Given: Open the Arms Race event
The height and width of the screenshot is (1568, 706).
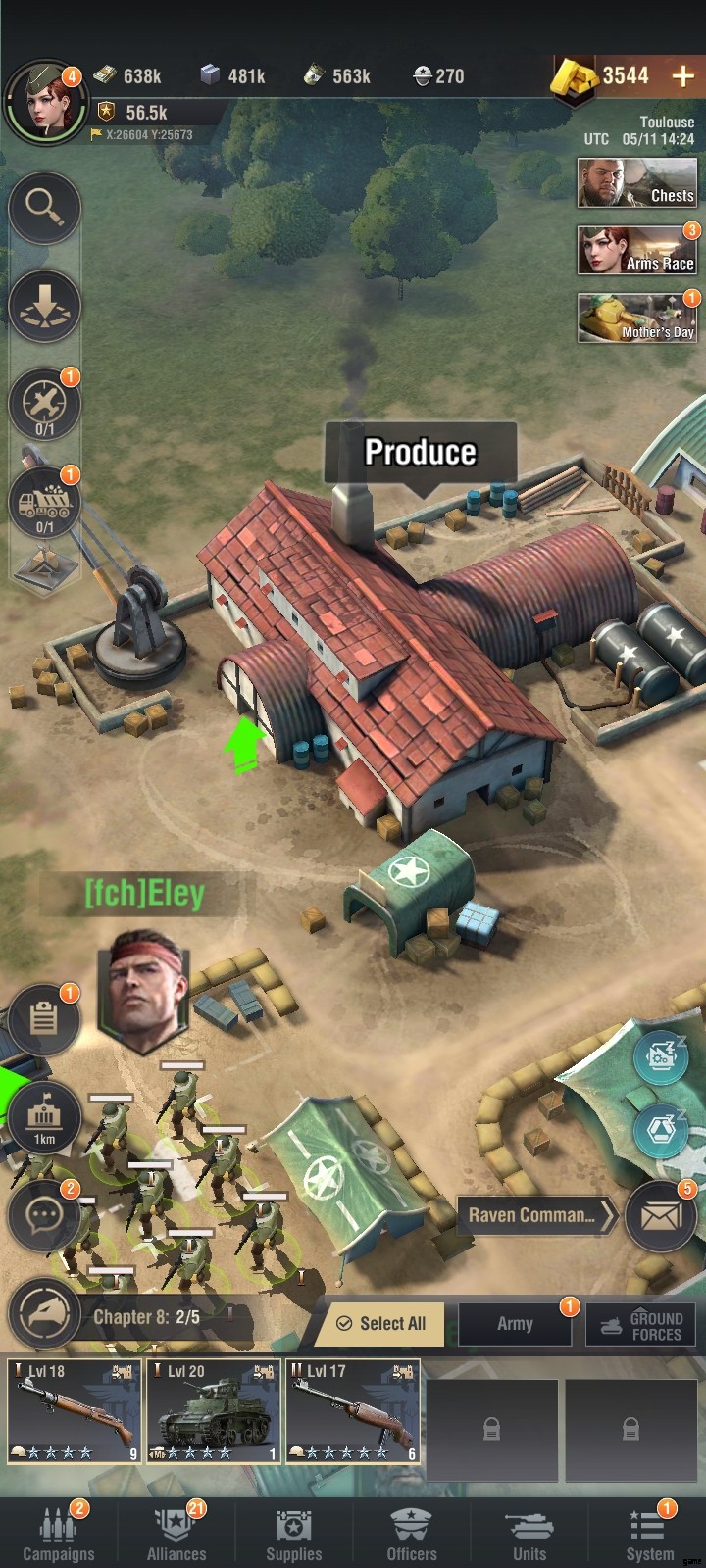Looking at the screenshot, I should pyautogui.click(x=636, y=251).
